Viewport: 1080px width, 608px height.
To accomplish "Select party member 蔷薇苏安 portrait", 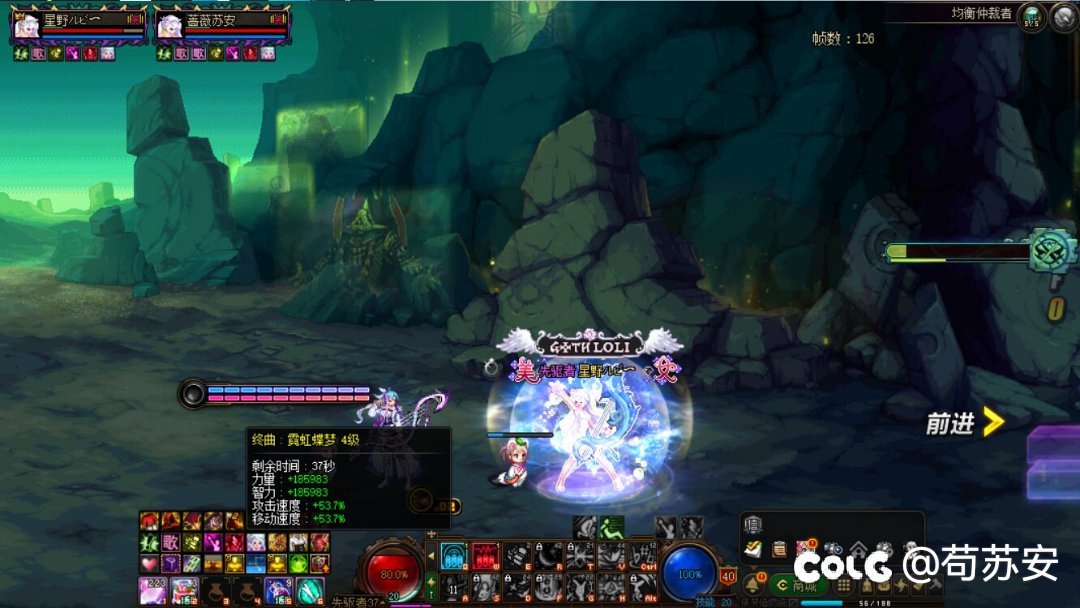I will pos(169,25).
